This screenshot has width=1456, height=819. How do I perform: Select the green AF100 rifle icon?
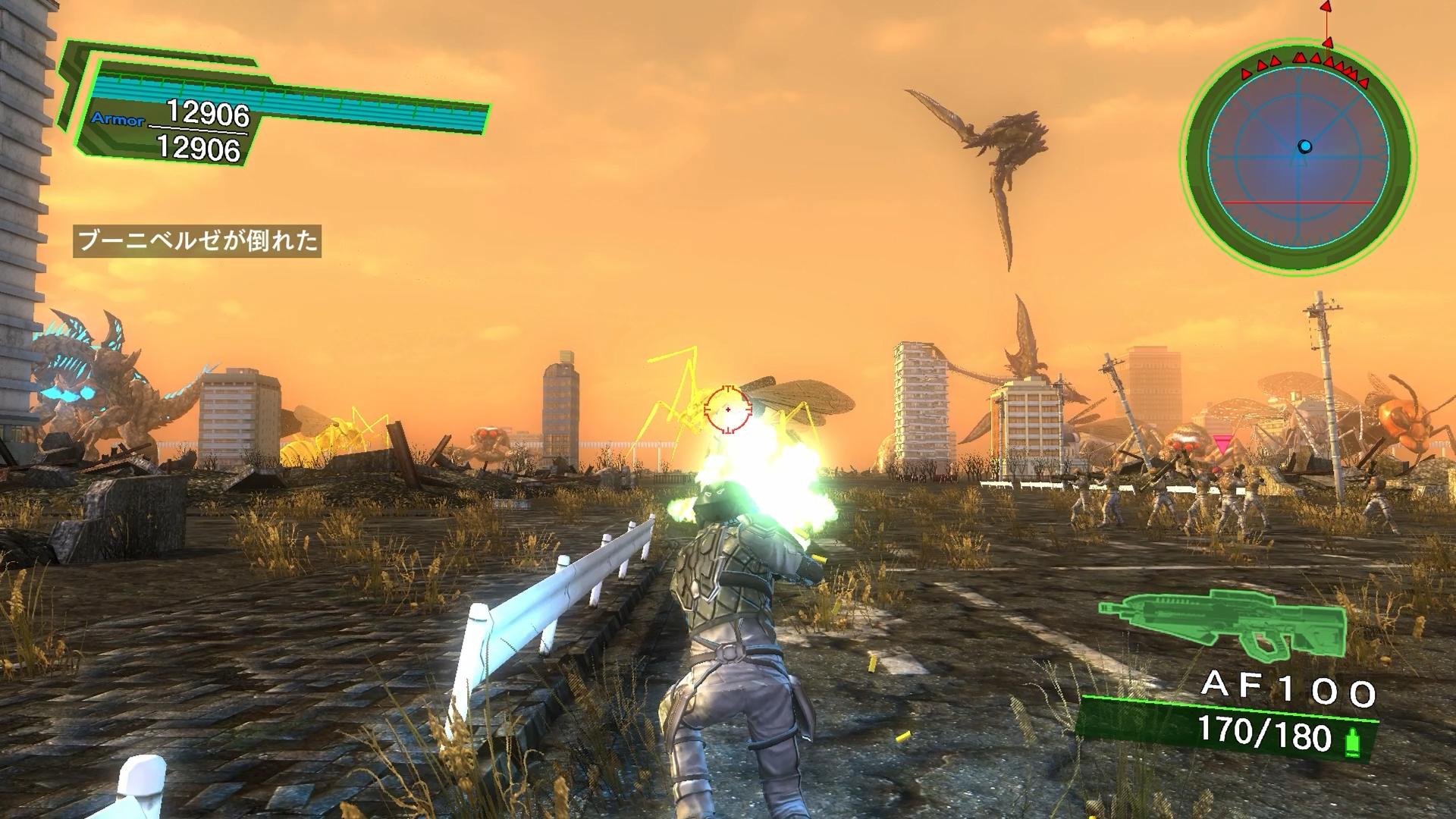tap(1222, 623)
